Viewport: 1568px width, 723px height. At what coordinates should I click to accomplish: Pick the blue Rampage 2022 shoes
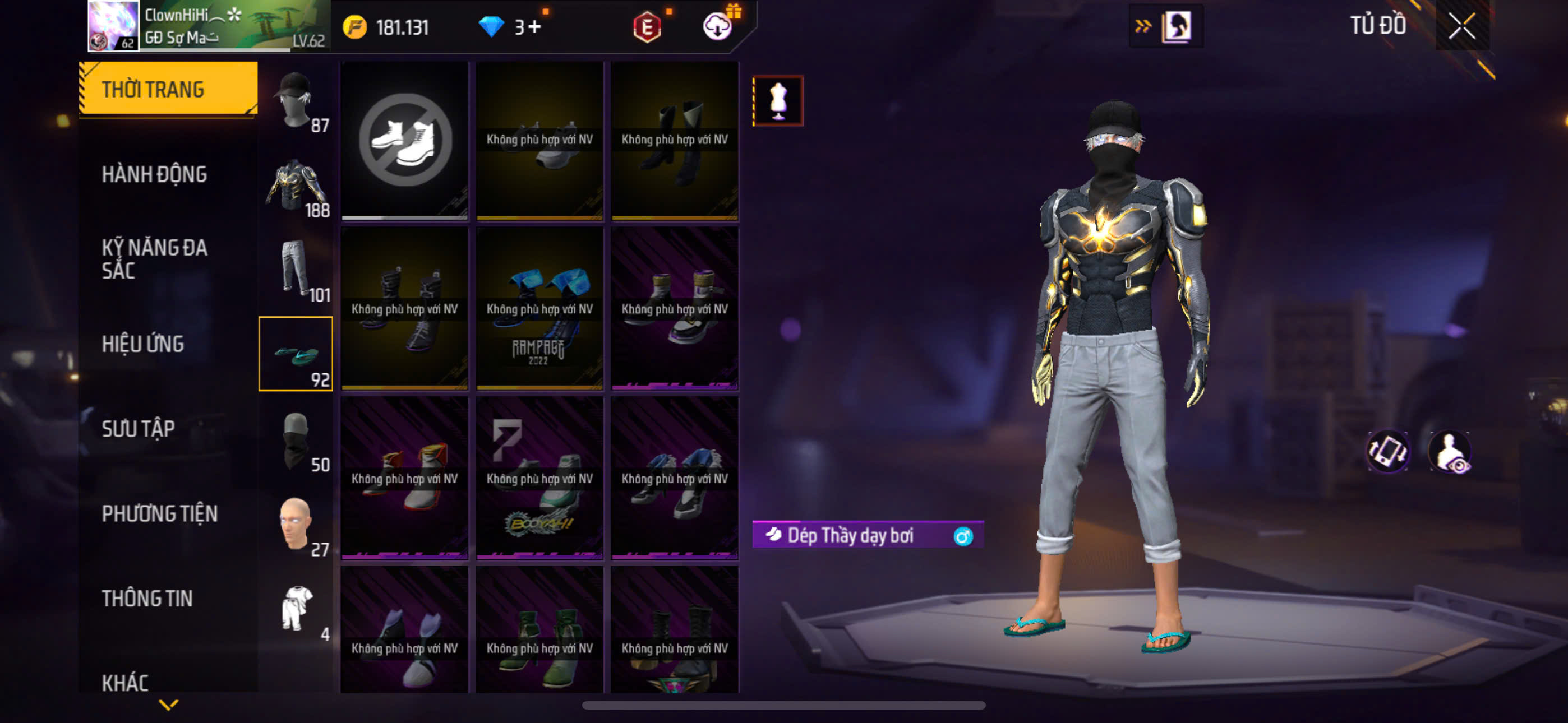[x=539, y=309]
